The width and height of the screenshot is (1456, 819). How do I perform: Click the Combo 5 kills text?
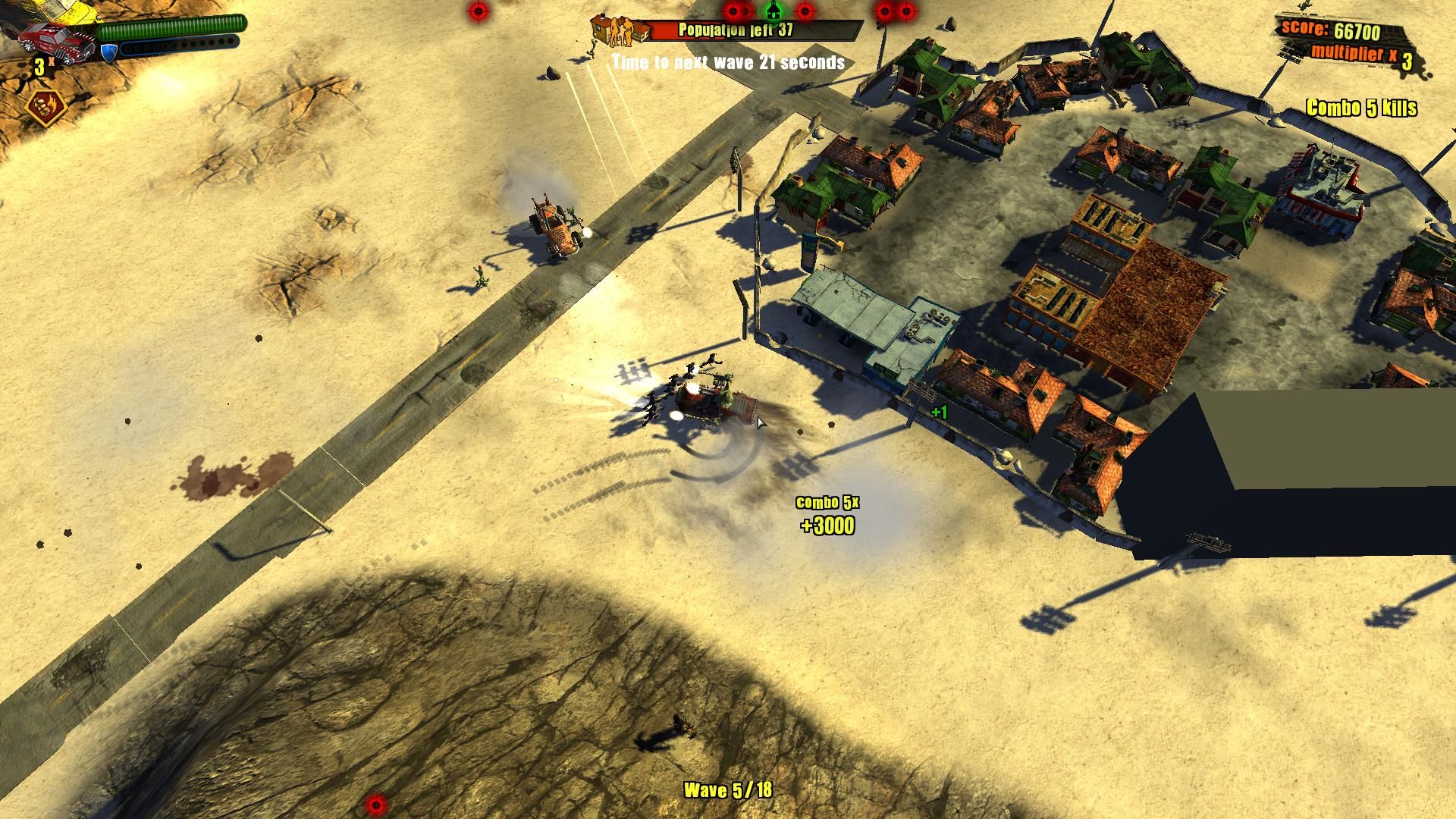click(x=1361, y=108)
